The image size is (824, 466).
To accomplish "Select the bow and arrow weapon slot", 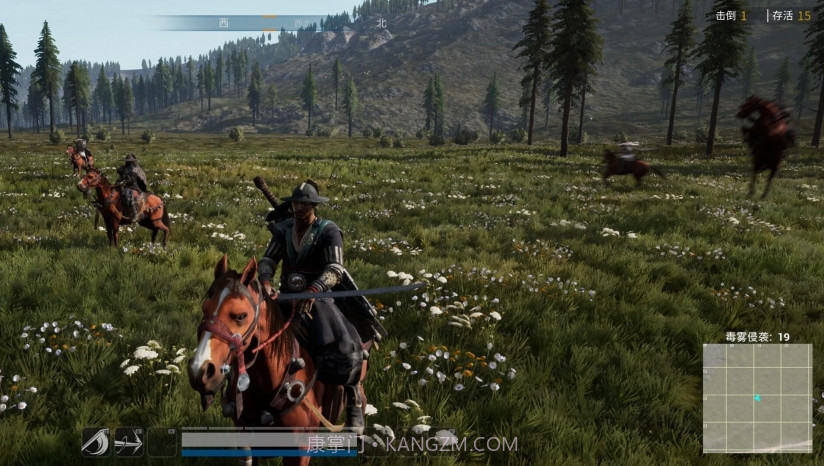I will [x=128, y=441].
